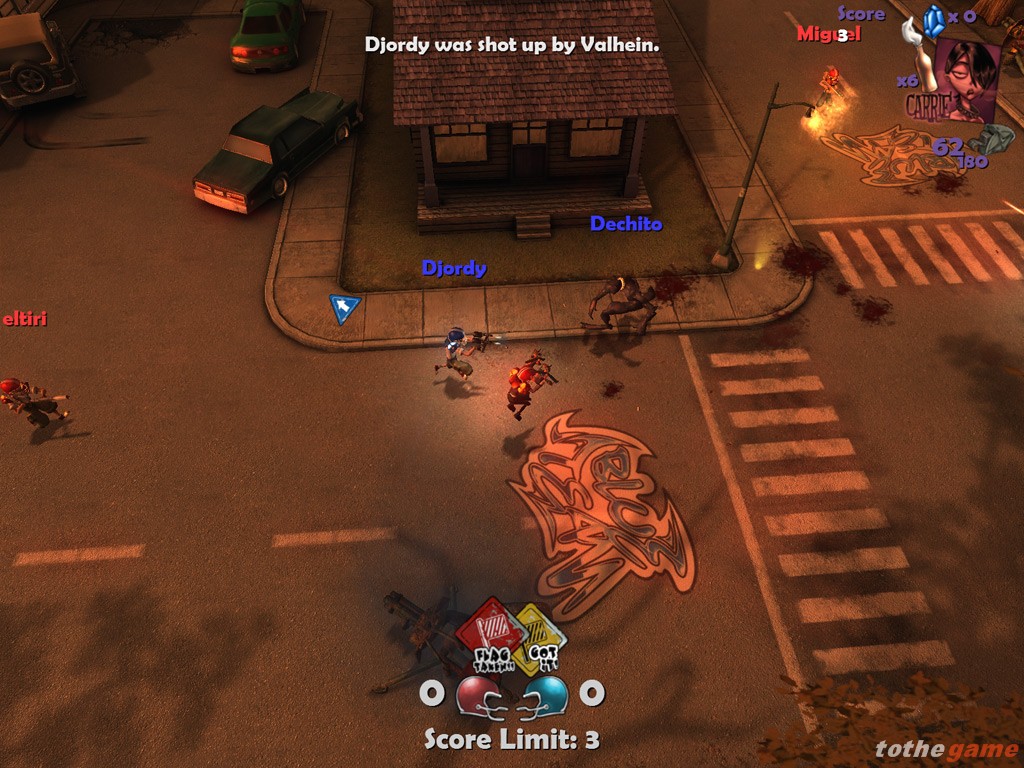Select the blue gem icon

tap(934, 21)
